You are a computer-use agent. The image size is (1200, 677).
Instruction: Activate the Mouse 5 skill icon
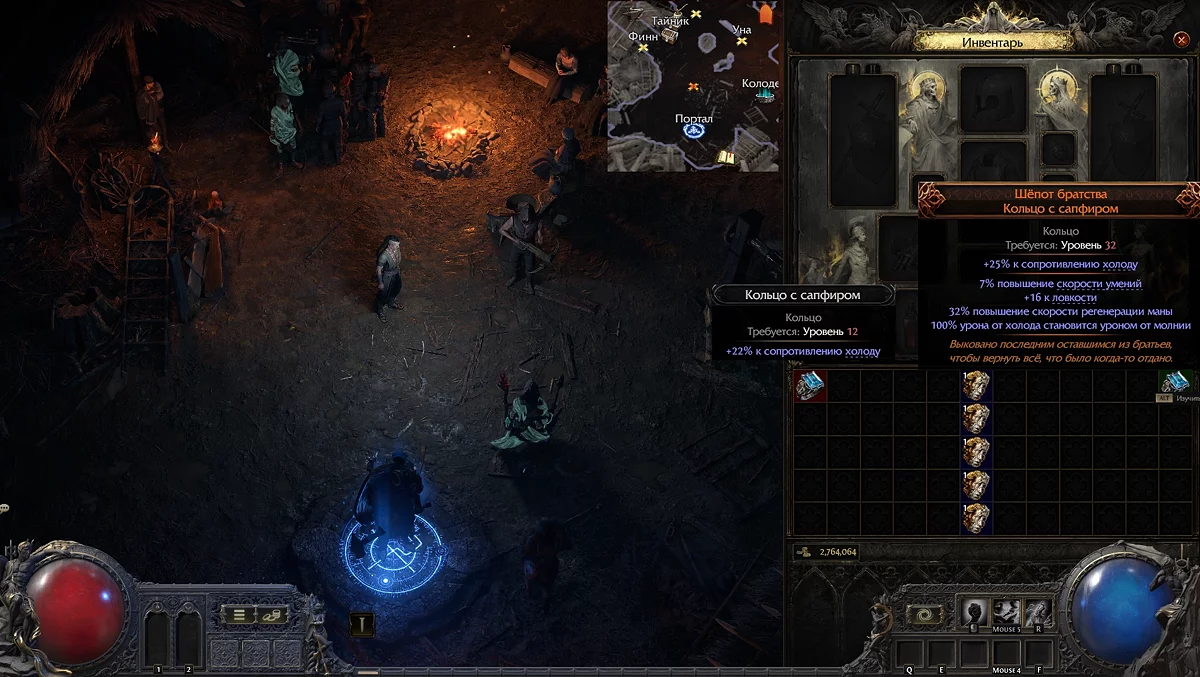(1006, 611)
